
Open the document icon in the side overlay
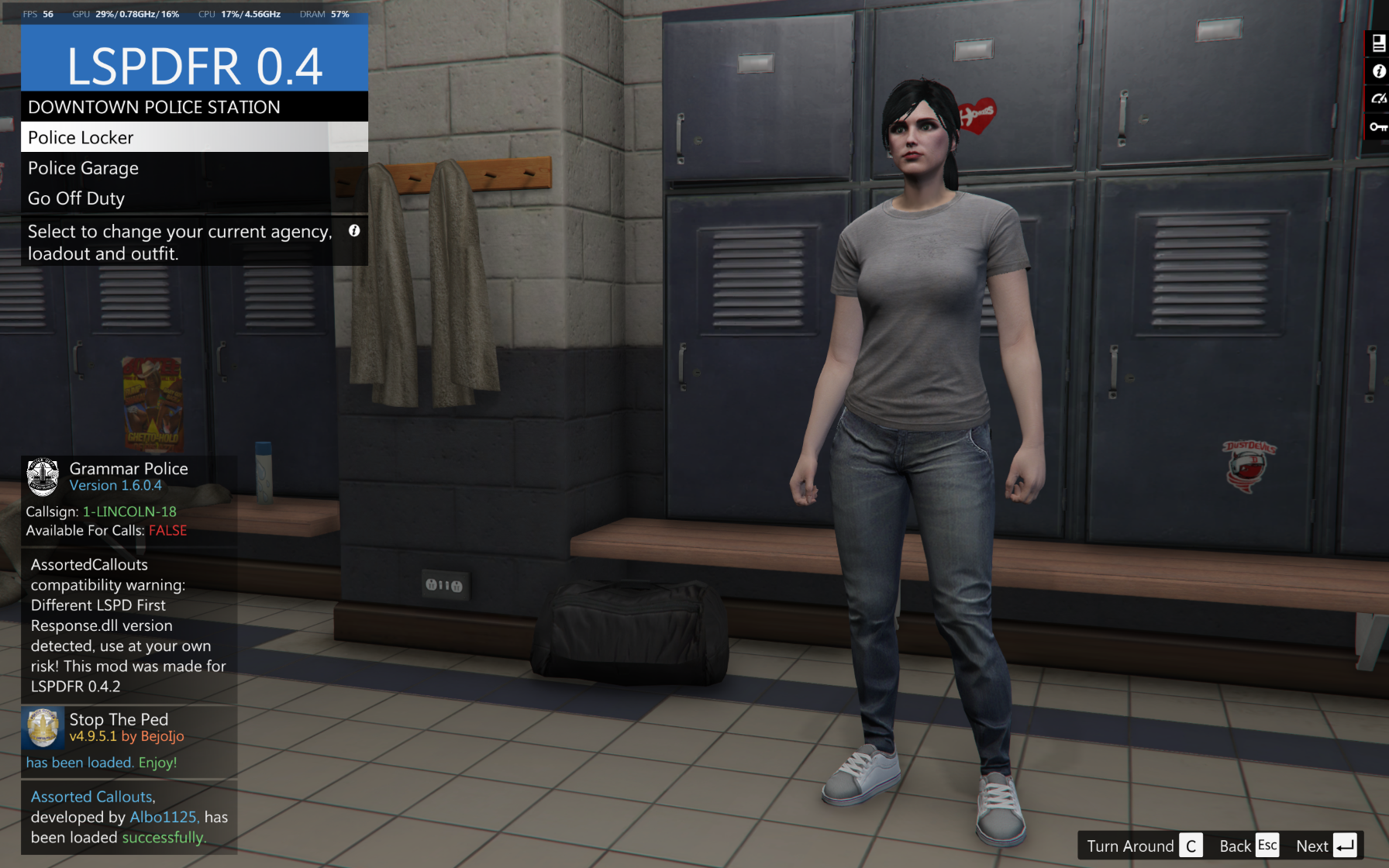point(1378,43)
